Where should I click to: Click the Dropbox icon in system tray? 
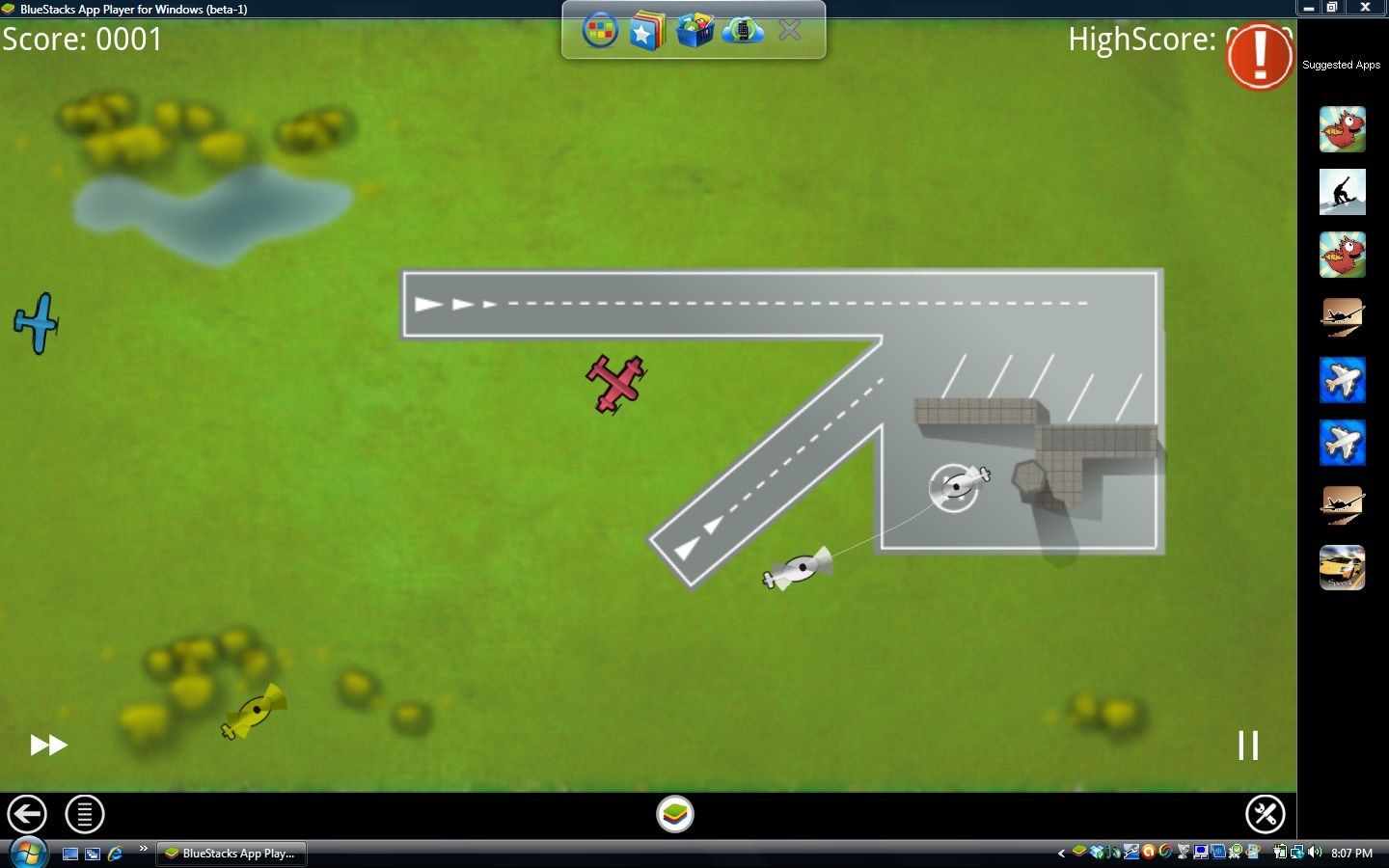[x=1096, y=853]
